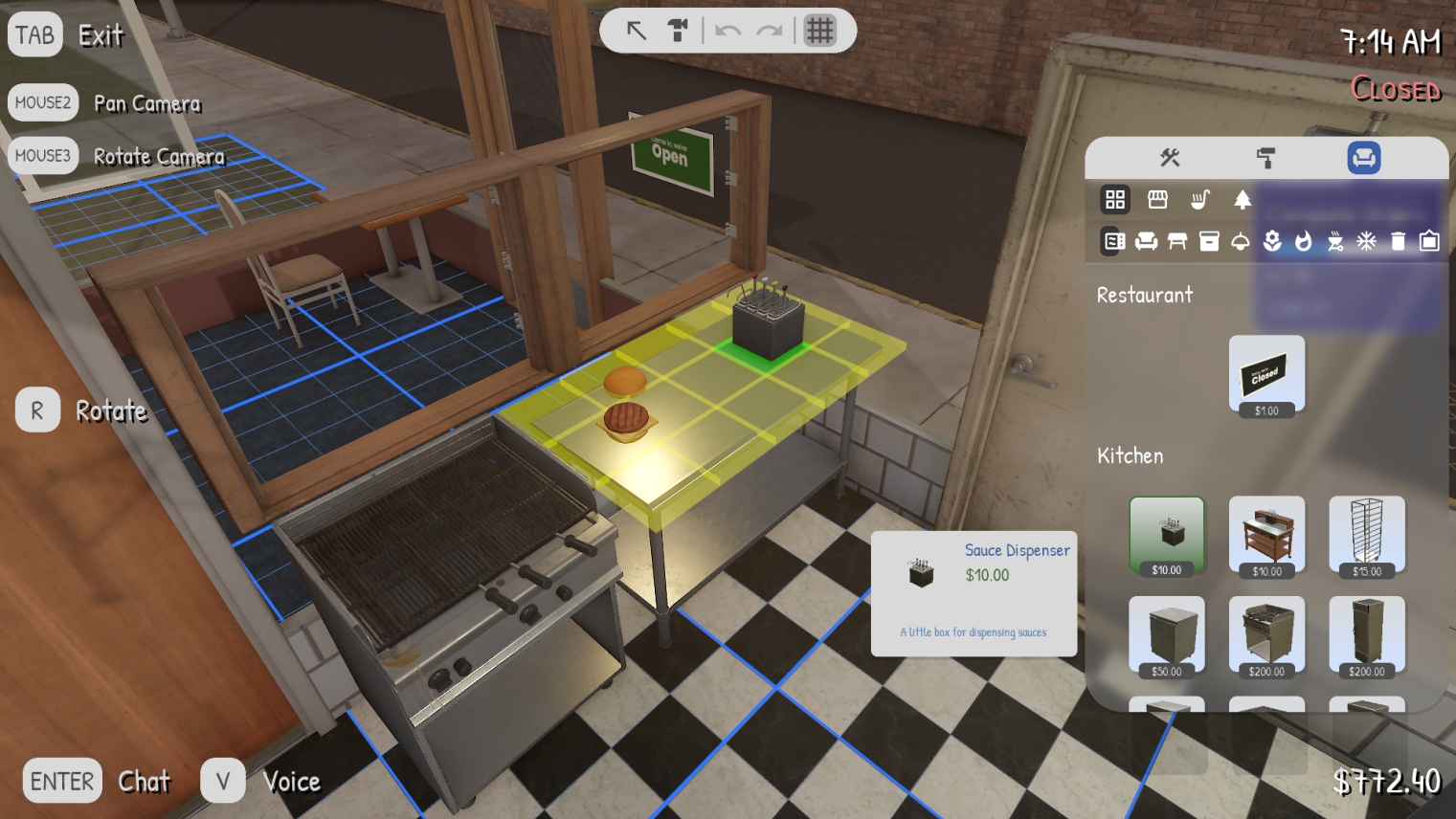Filter by the shop storefront category
Image resolution: width=1456 pixels, height=819 pixels.
point(1157,199)
